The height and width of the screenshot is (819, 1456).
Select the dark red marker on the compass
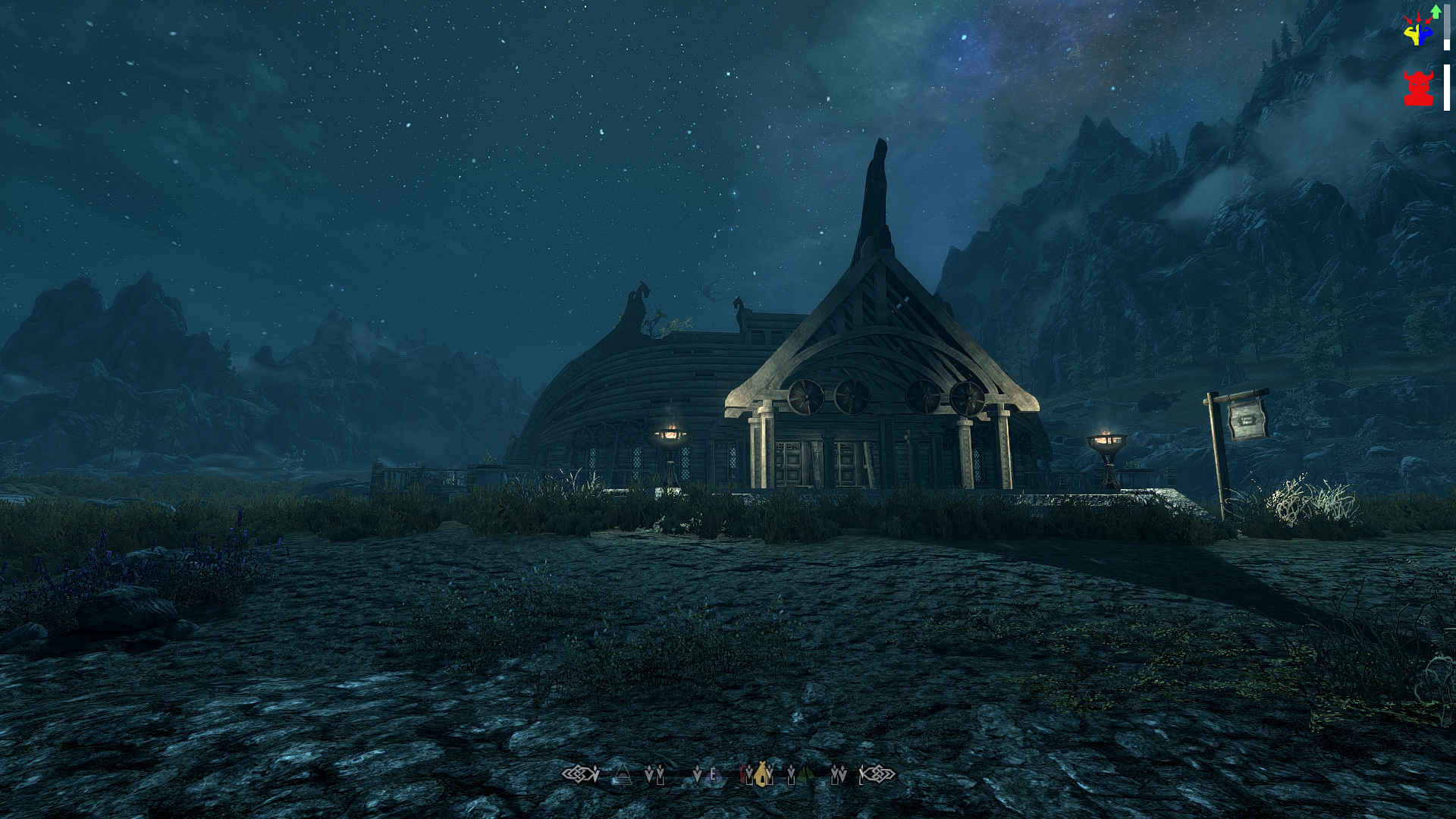point(744,774)
